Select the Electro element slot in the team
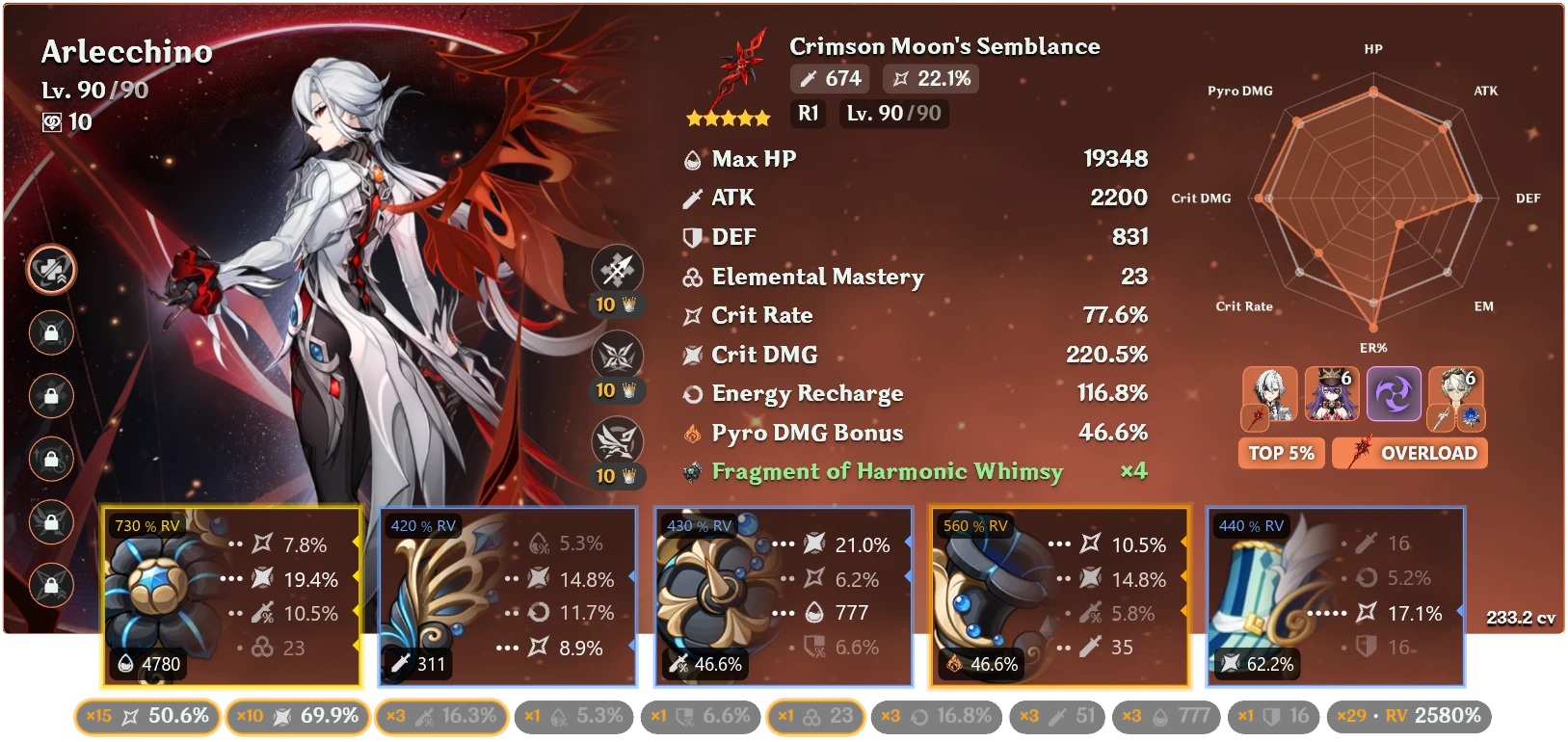Image resolution: width=1568 pixels, height=742 pixels. pyautogui.click(x=1394, y=393)
